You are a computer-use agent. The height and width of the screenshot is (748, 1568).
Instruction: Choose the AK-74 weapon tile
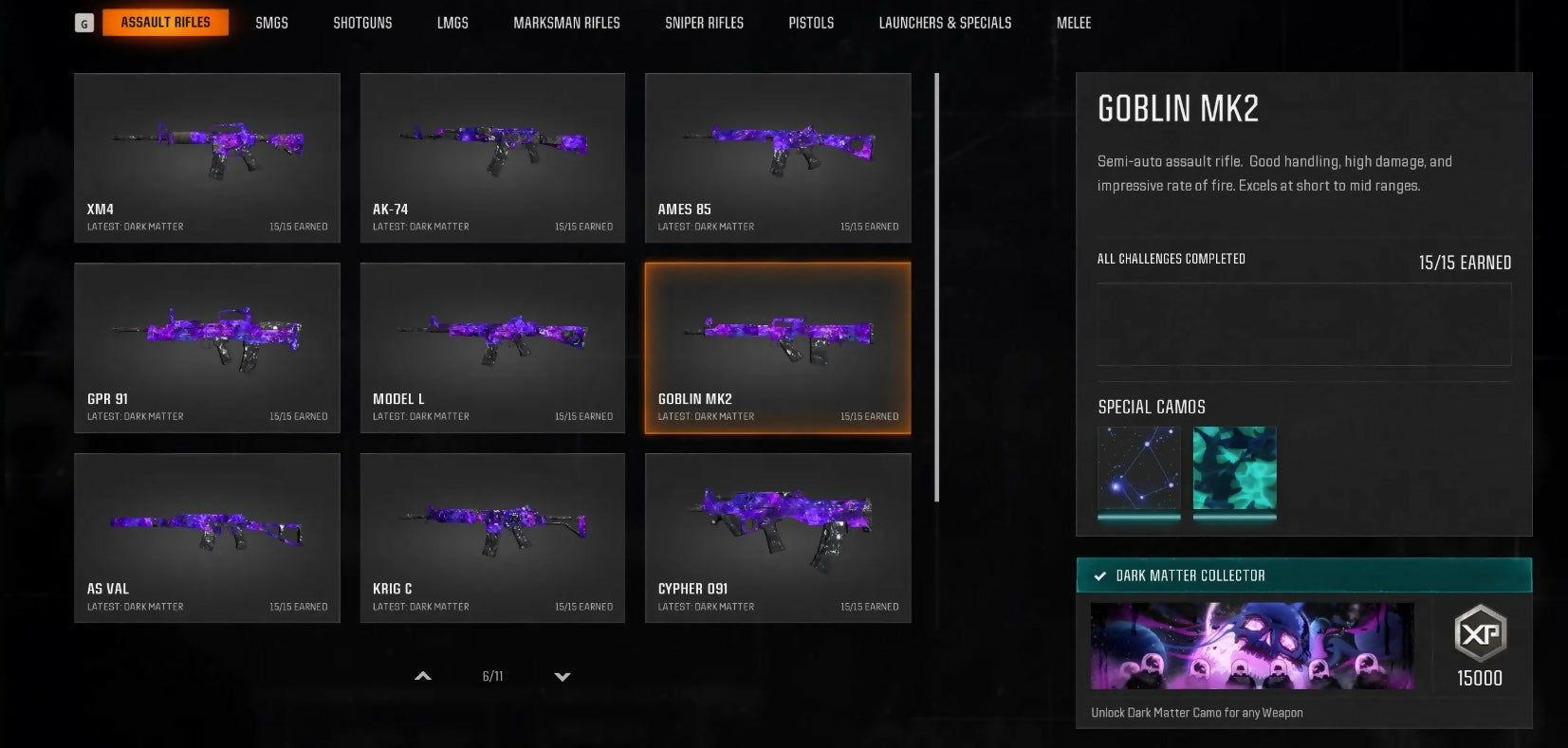pos(492,157)
